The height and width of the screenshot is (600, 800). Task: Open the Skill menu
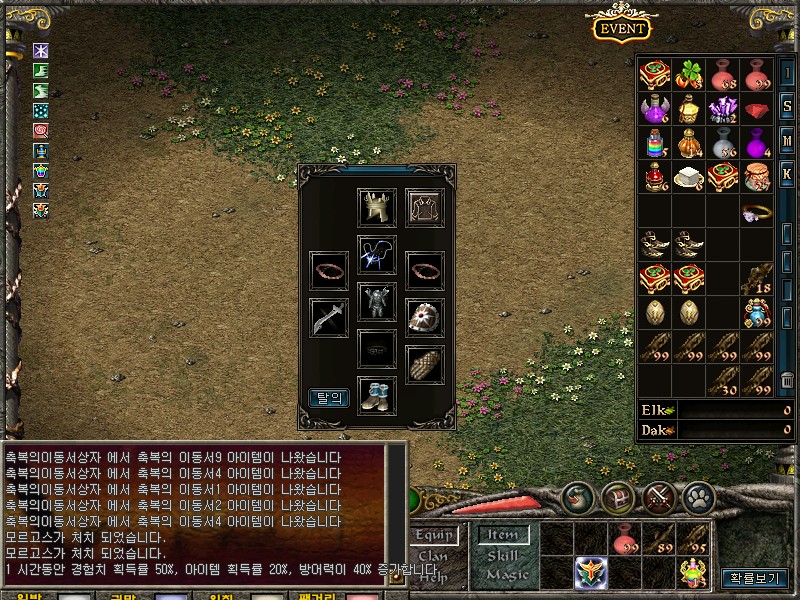point(505,555)
